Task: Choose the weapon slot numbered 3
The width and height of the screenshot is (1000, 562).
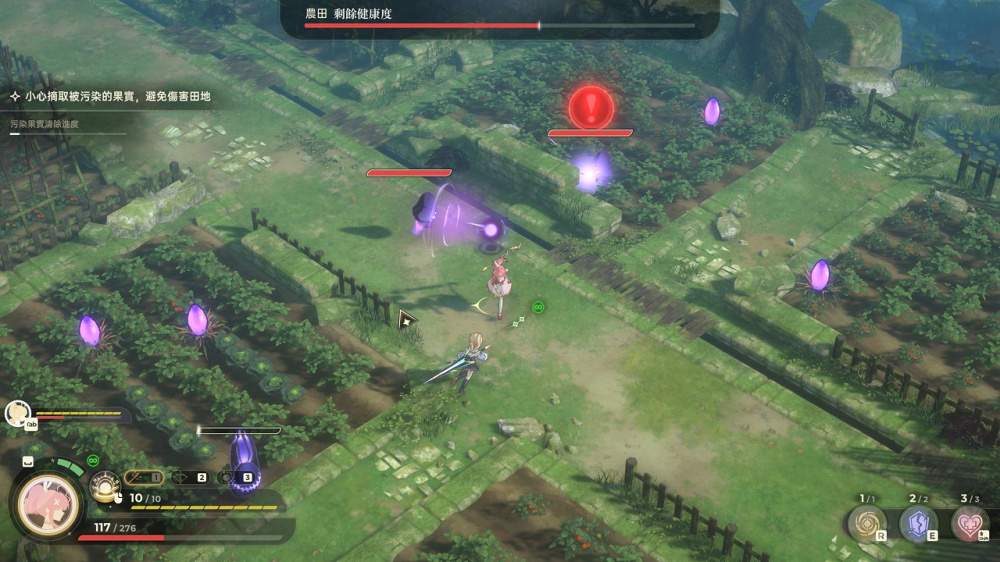Action: click(x=236, y=478)
